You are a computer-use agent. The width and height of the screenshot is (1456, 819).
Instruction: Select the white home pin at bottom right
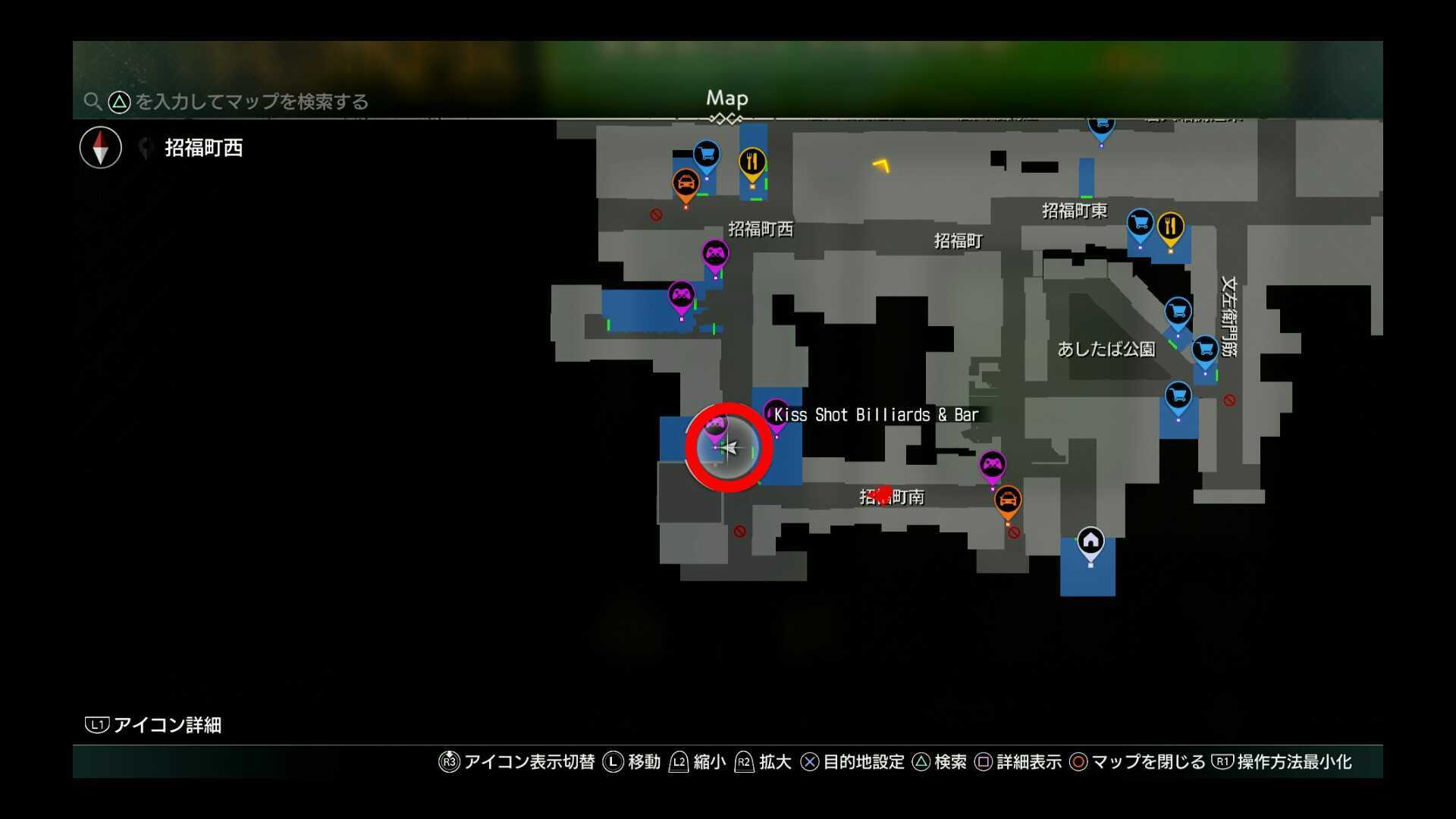tap(1090, 542)
